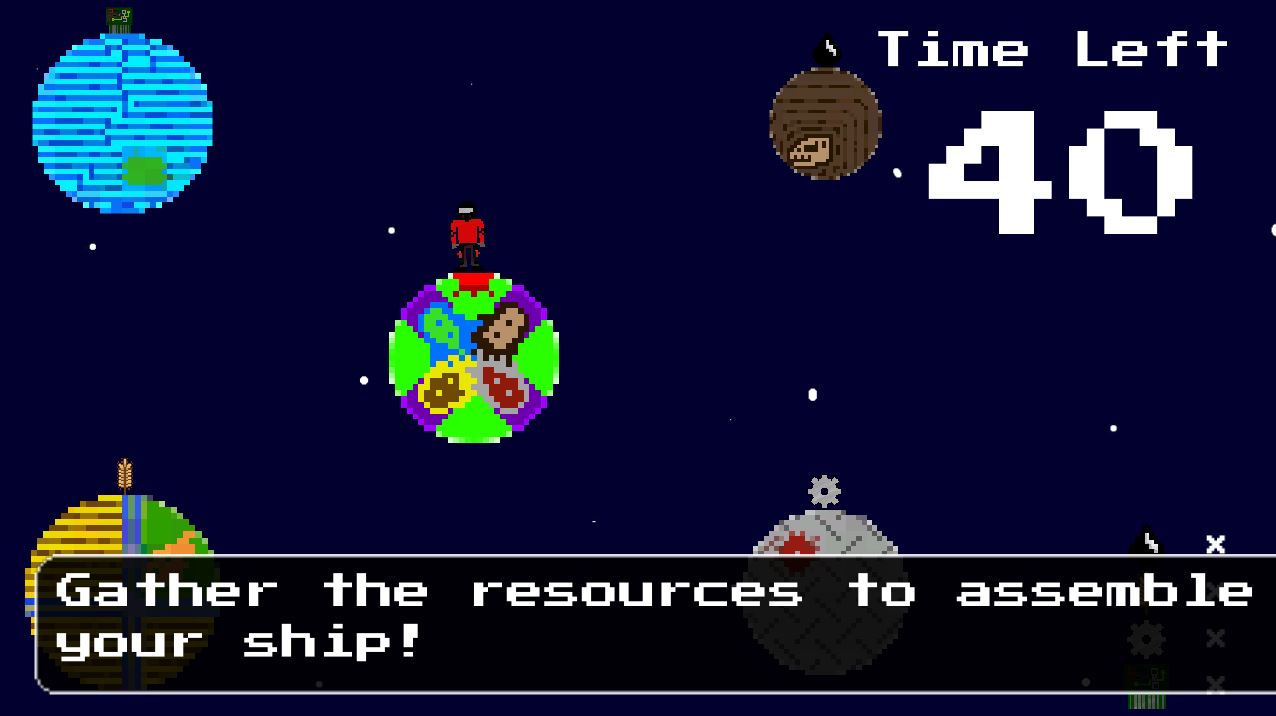Click the green circuit chip tracker icon
This screenshot has height=716, width=1276.
click(1146, 687)
